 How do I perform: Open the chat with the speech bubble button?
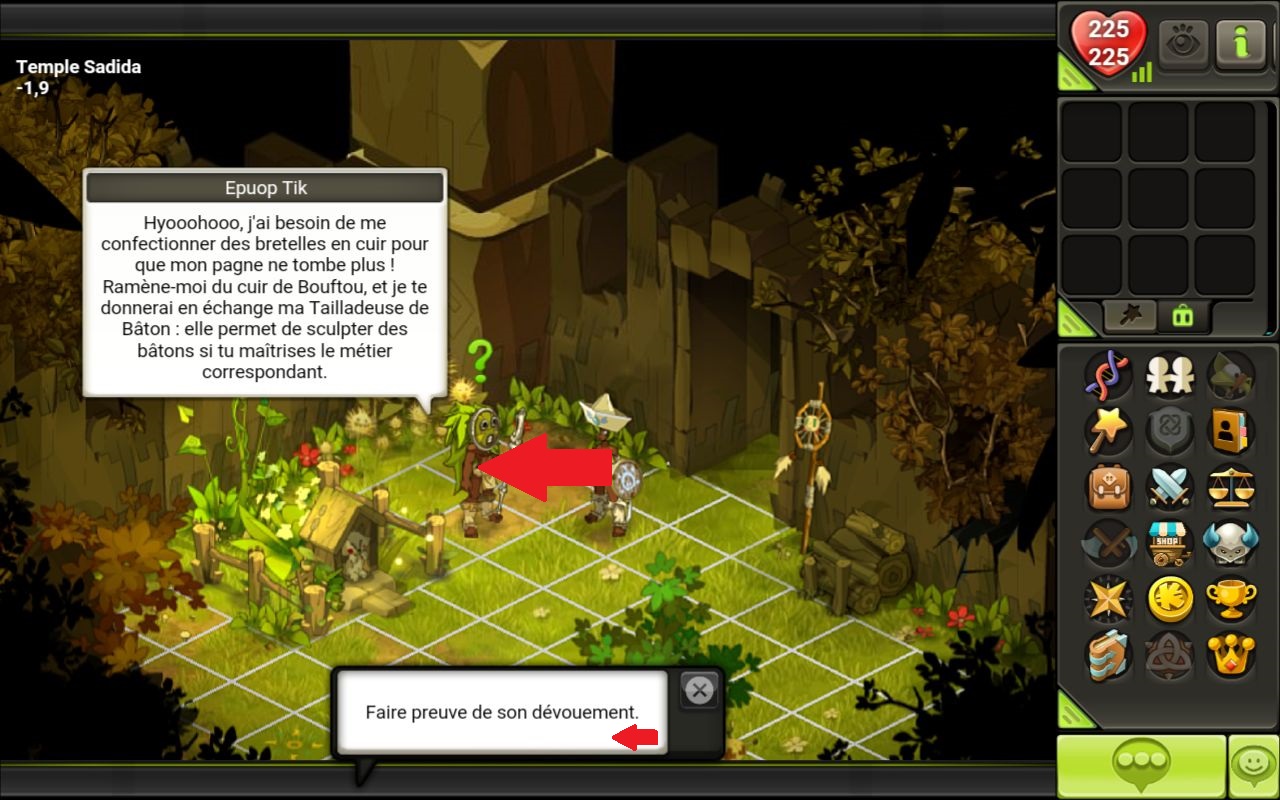[1141, 767]
